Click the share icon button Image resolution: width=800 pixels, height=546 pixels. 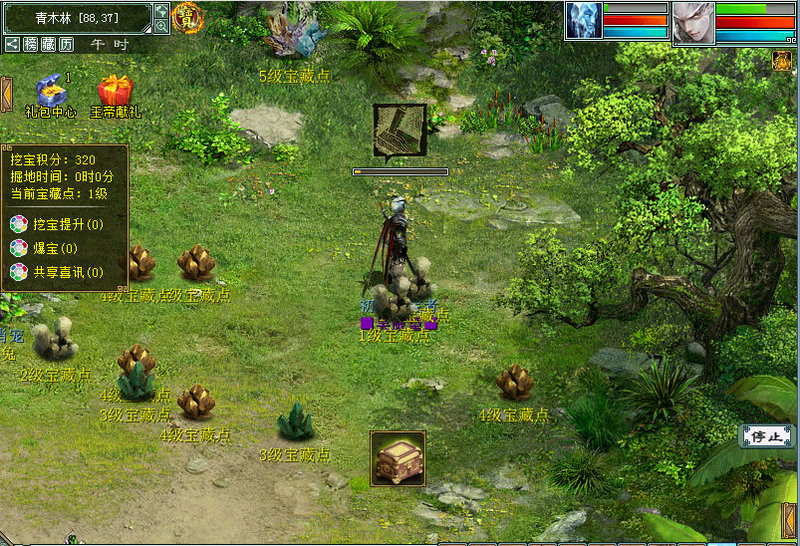coord(12,44)
